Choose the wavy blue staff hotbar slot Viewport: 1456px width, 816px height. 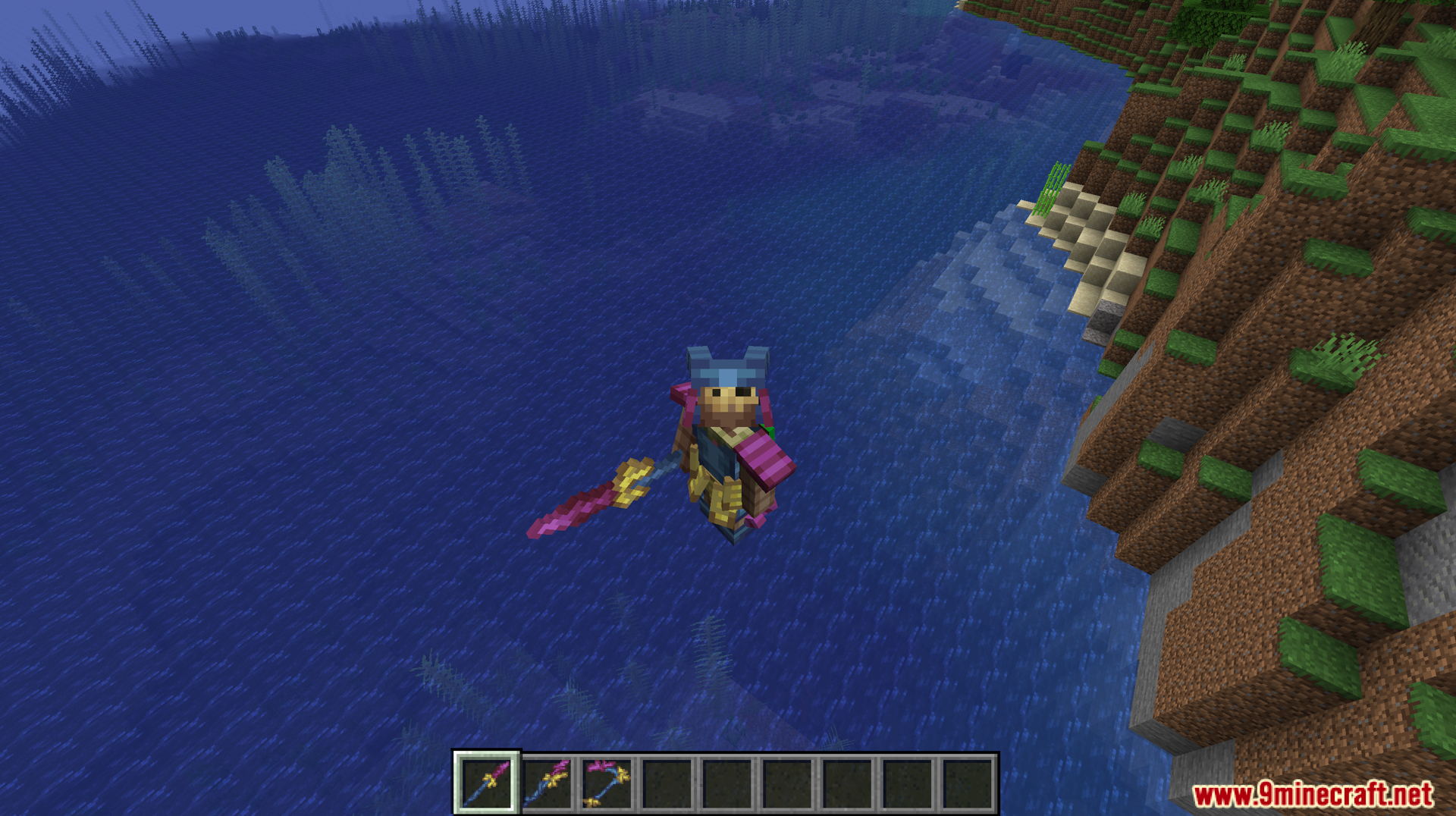[547, 783]
